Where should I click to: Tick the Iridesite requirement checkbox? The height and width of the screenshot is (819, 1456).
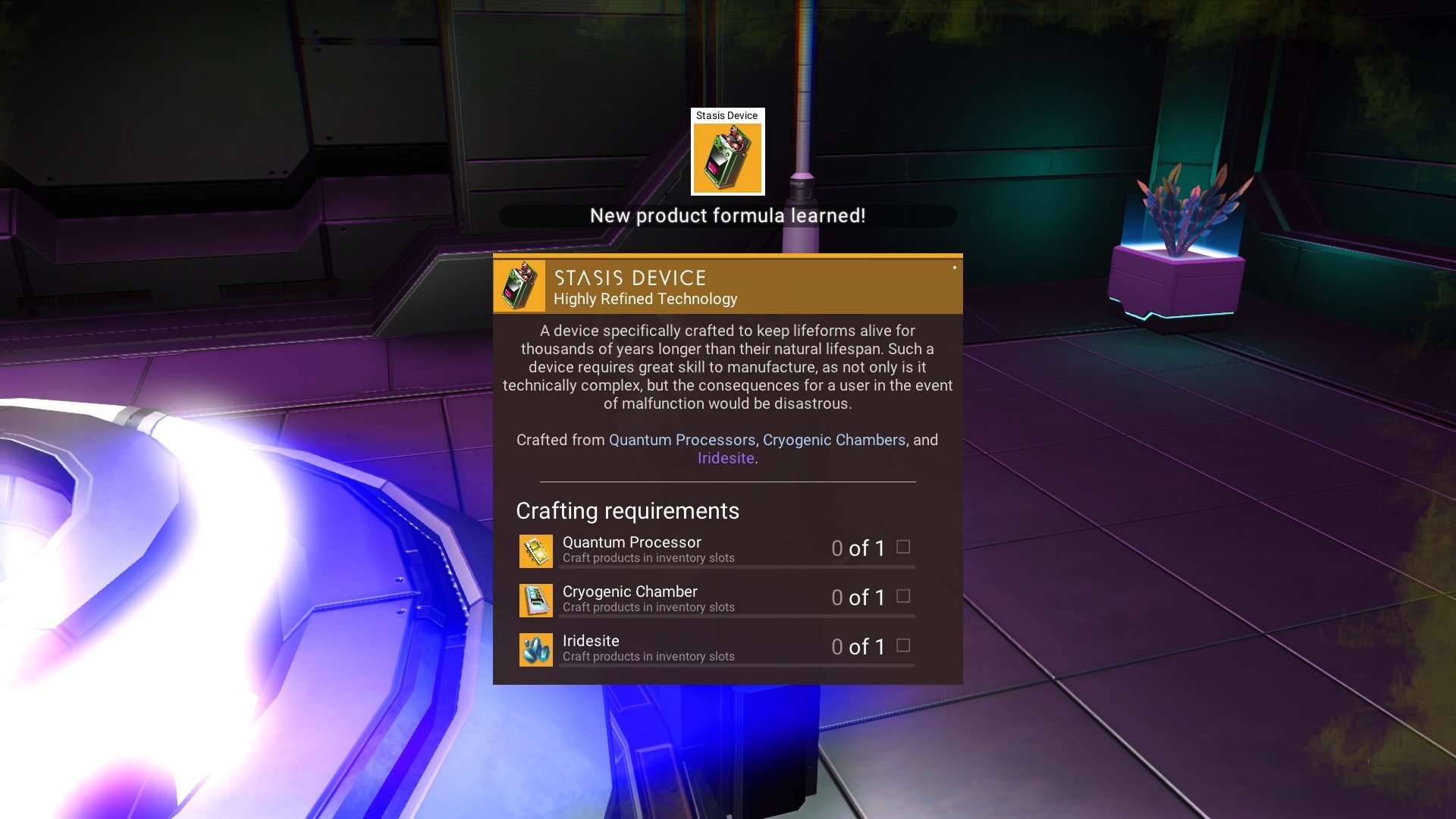point(903,645)
